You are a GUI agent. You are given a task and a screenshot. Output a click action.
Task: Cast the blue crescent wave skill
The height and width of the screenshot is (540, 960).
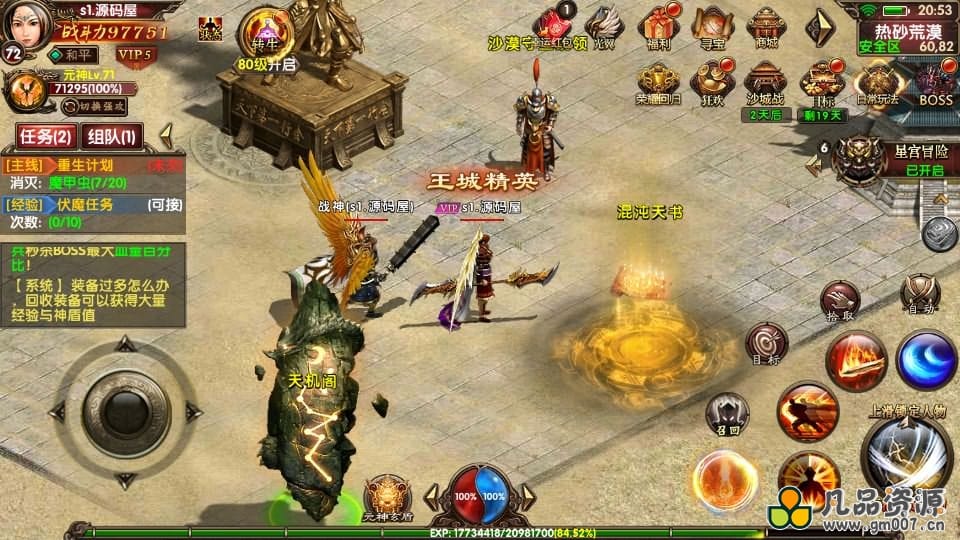point(926,358)
